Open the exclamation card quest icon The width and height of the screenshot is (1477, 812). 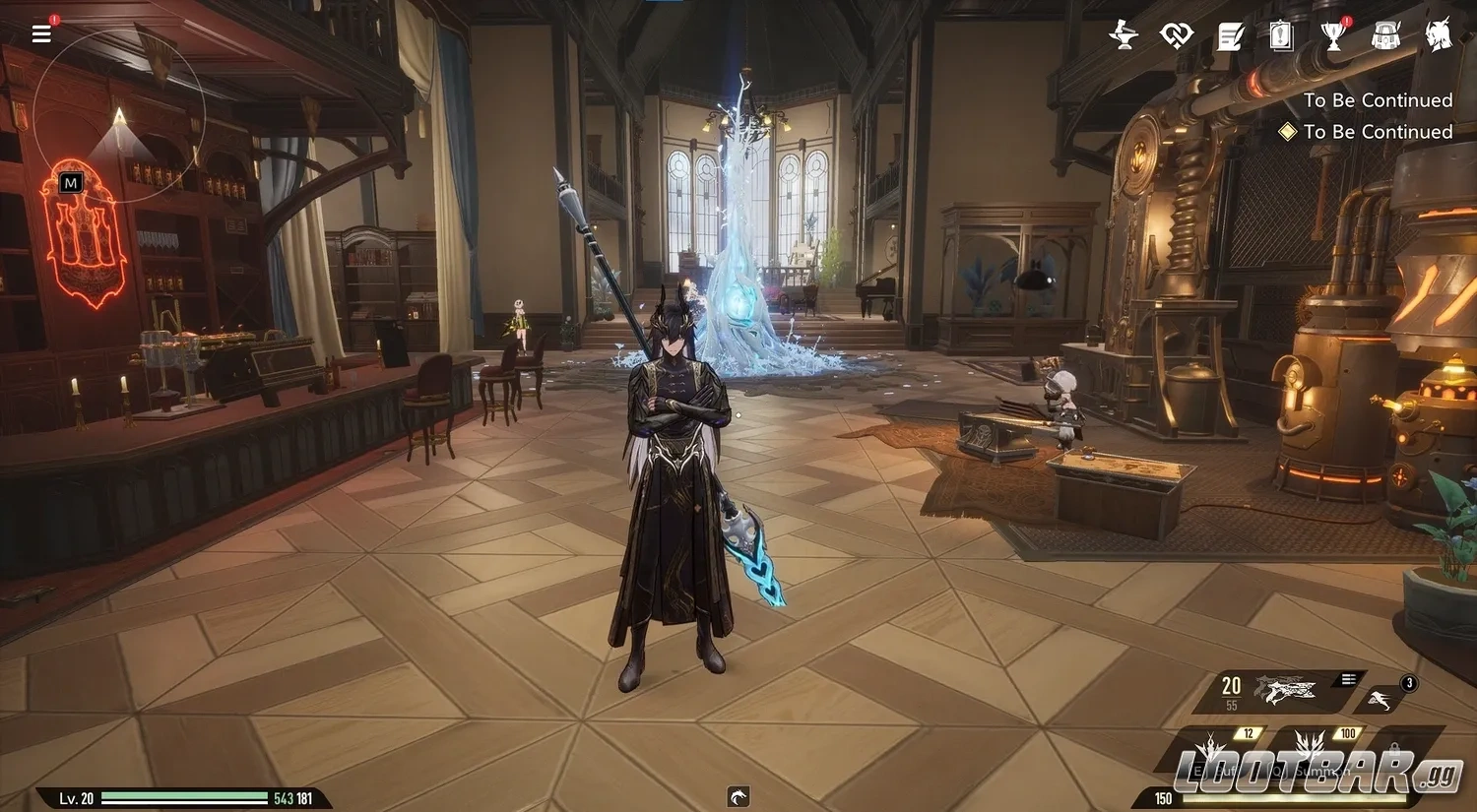tap(1280, 36)
